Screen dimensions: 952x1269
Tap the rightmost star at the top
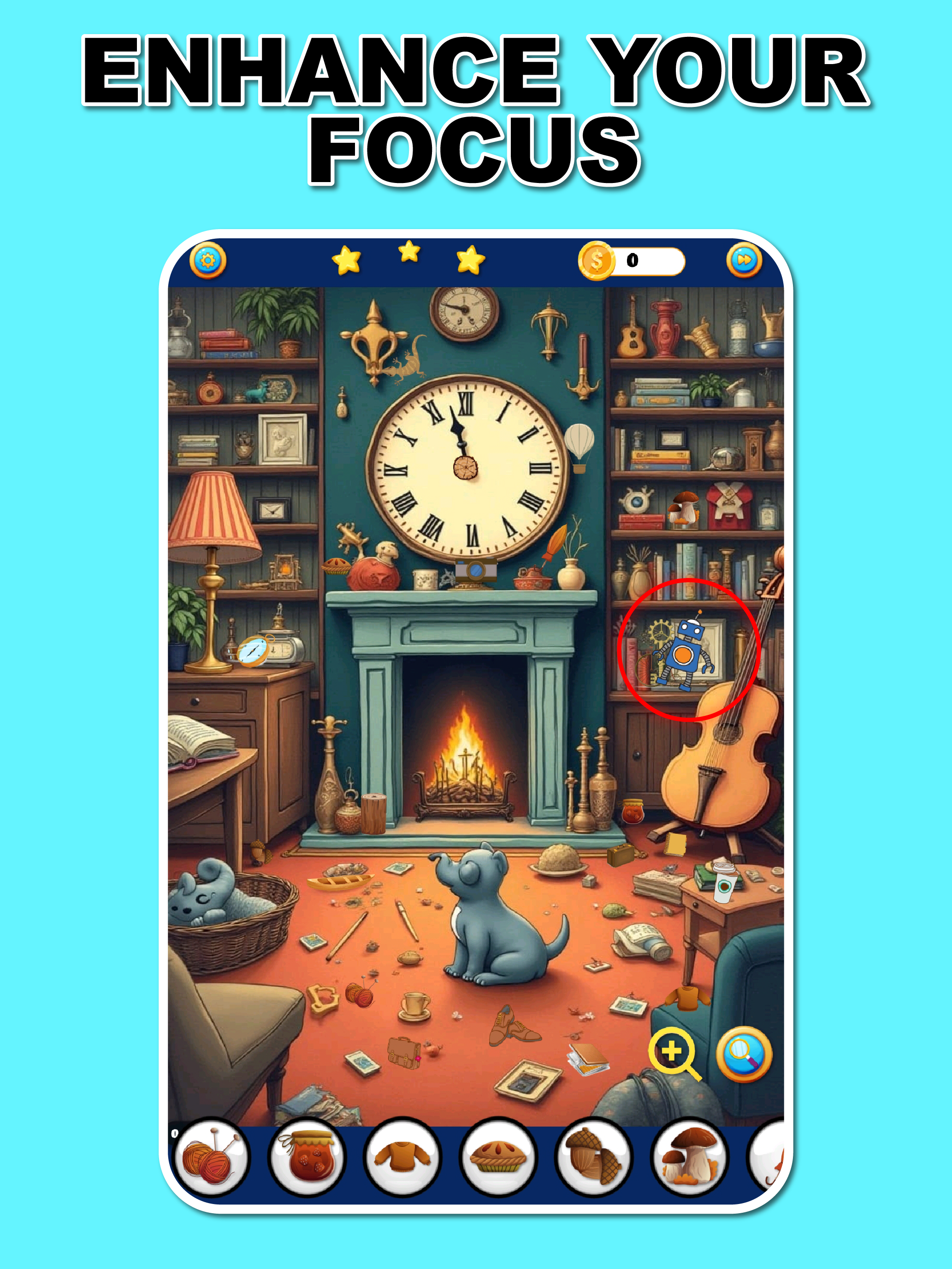click(x=471, y=262)
